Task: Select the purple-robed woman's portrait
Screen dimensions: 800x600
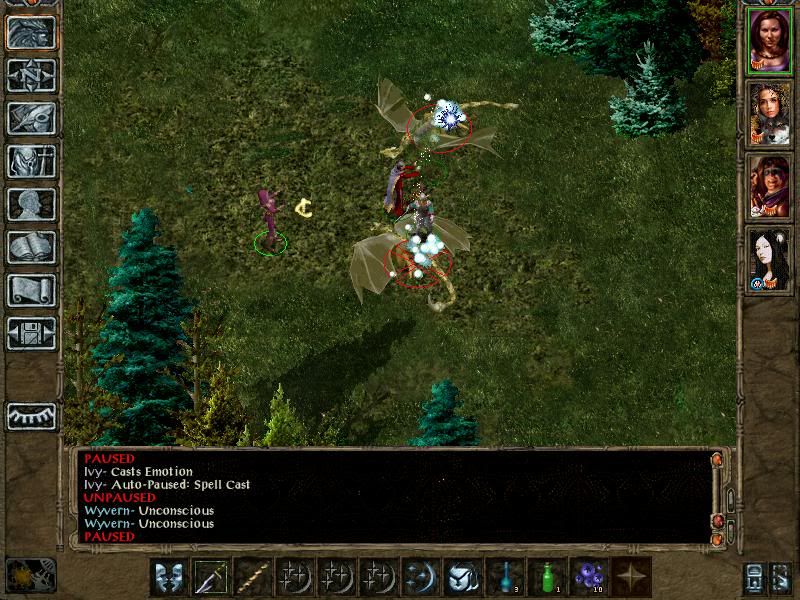Action: pos(769,41)
